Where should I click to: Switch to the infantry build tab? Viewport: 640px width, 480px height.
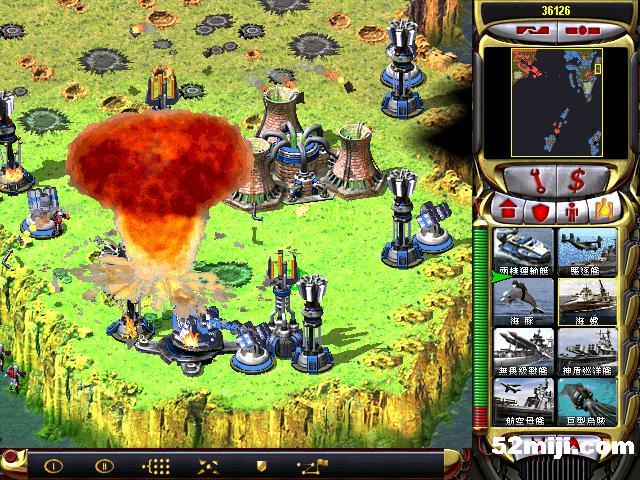[573, 211]
